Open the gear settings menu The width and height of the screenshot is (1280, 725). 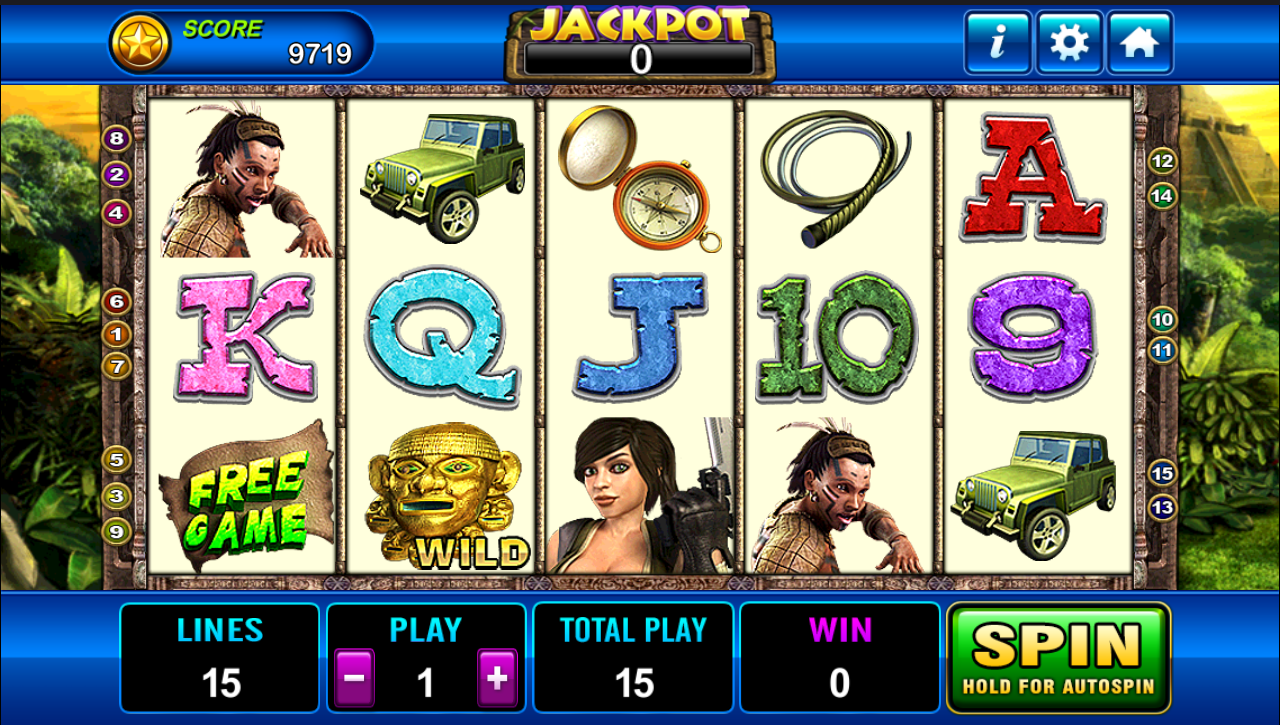(x=1069, y=43)
